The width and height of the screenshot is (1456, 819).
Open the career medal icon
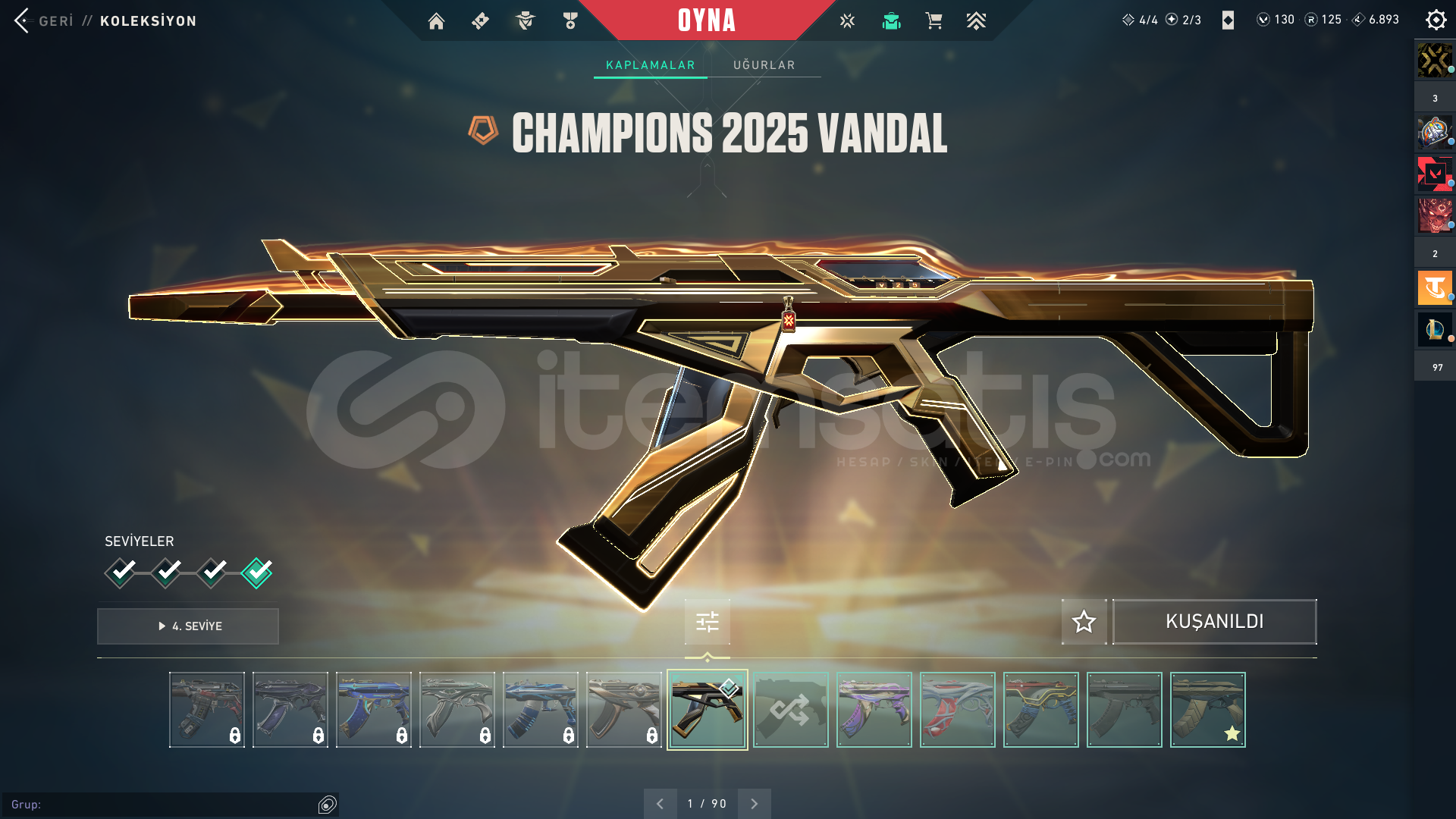570,20
